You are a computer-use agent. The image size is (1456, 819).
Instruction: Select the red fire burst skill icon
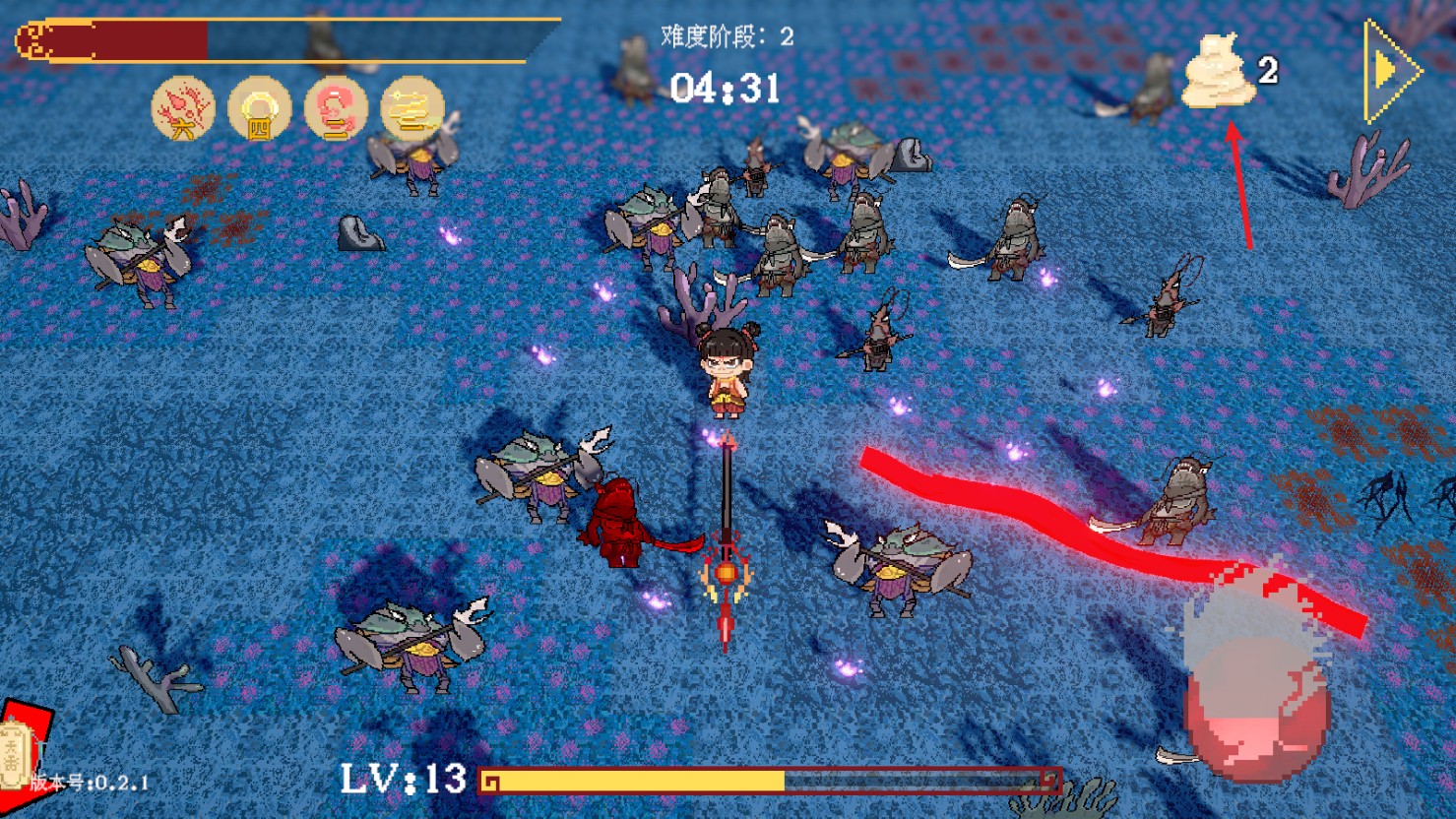click(183, 108)
